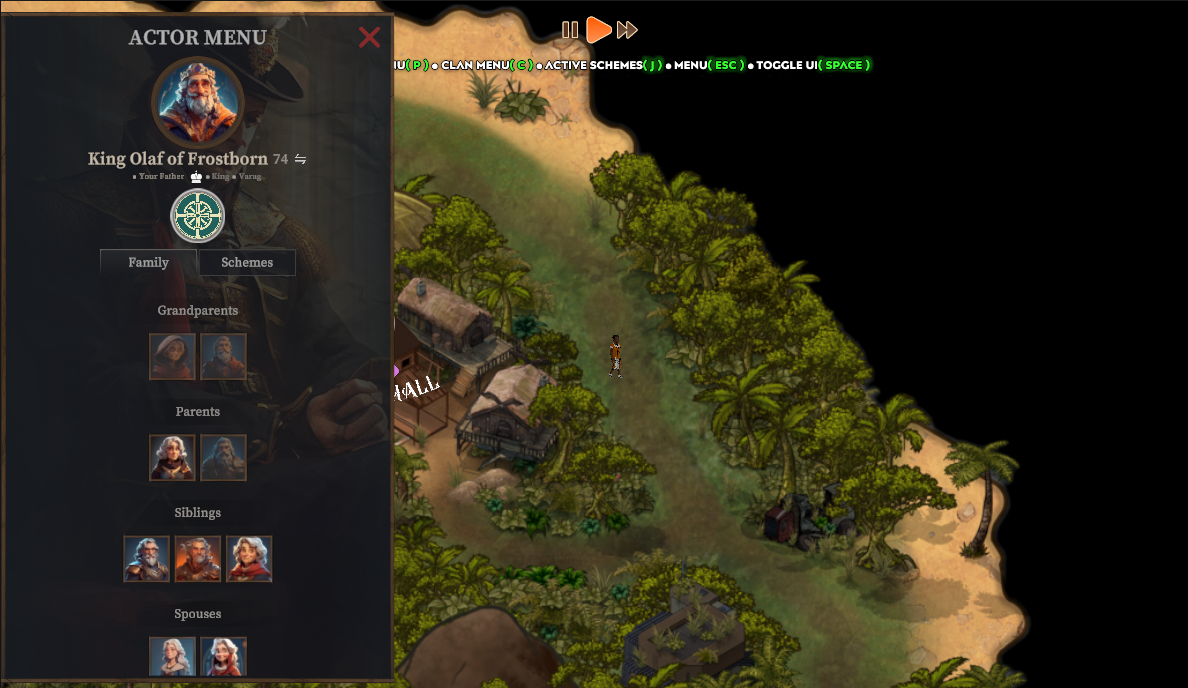
Task: Click King Olaf's crowned portrait
Action: [198, 103]
